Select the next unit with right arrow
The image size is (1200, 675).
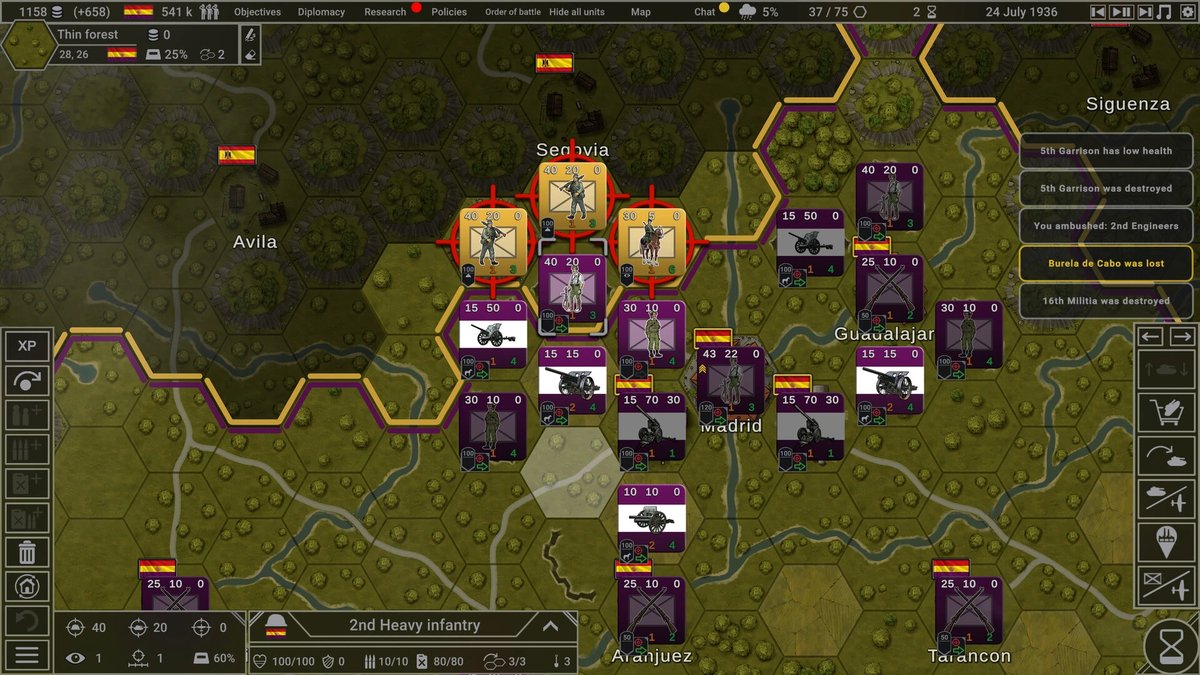coord(1182,337)
